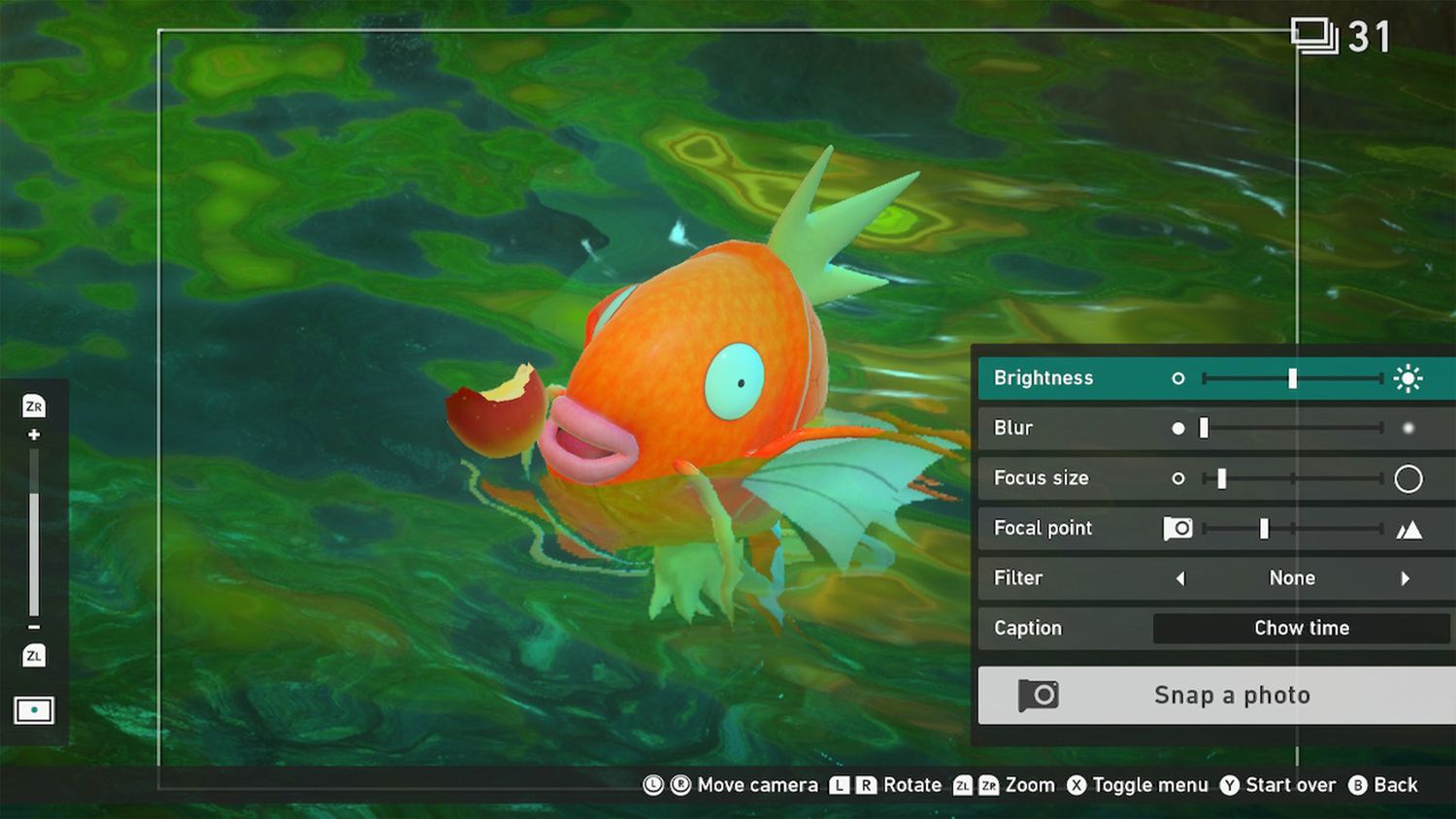Adjust the Blur slider
The height and width of the screenshot is (819, 1456).
tap(1291, 428)
